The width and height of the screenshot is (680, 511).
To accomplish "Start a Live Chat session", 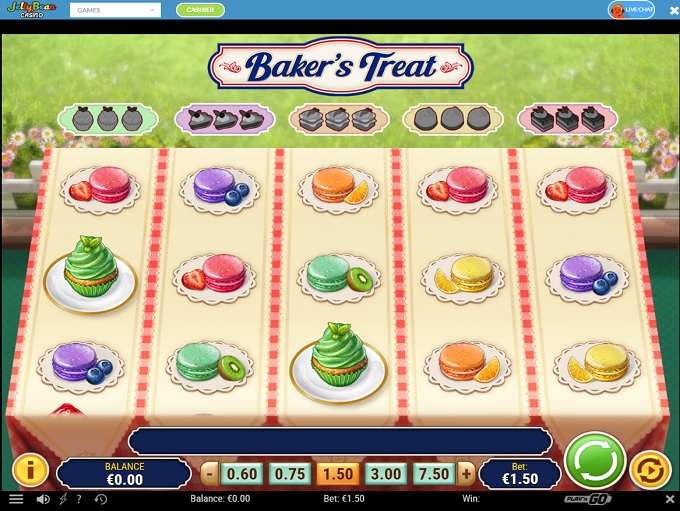I will click(631, 10).
